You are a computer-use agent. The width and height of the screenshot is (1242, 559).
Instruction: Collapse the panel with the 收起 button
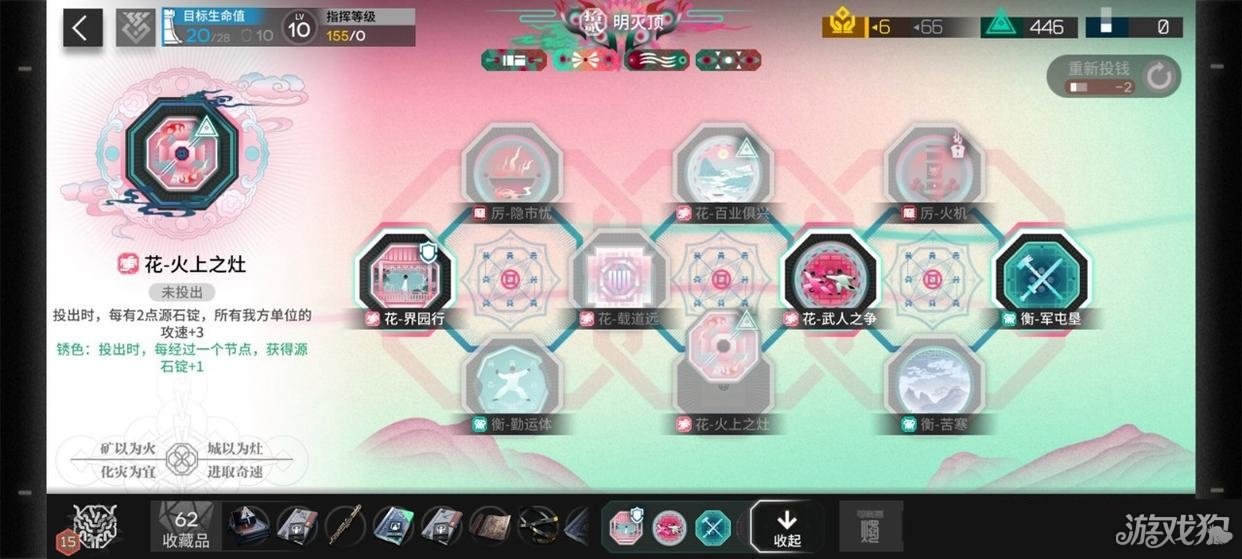pos(787,526)
